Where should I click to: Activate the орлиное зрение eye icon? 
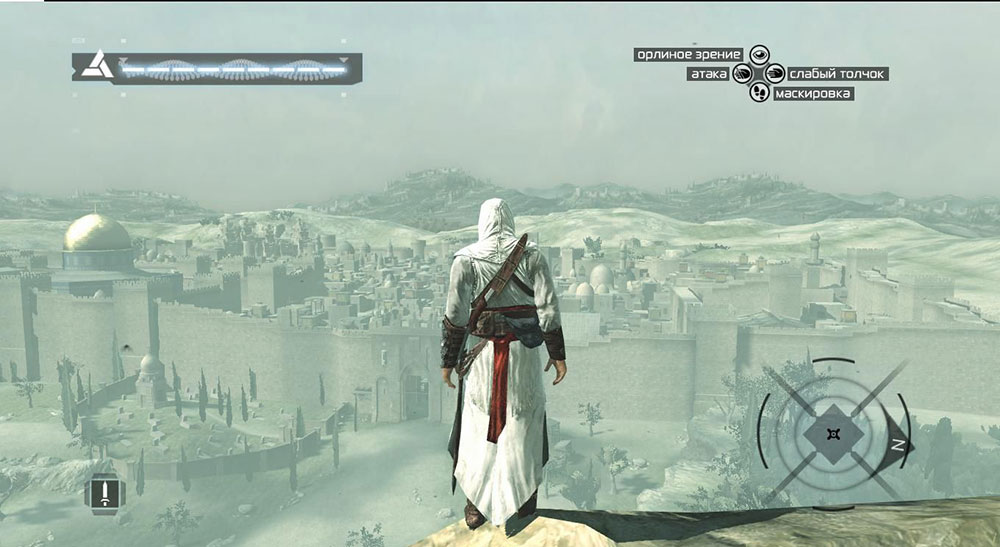pyautogui.click(x=759, y=54)
